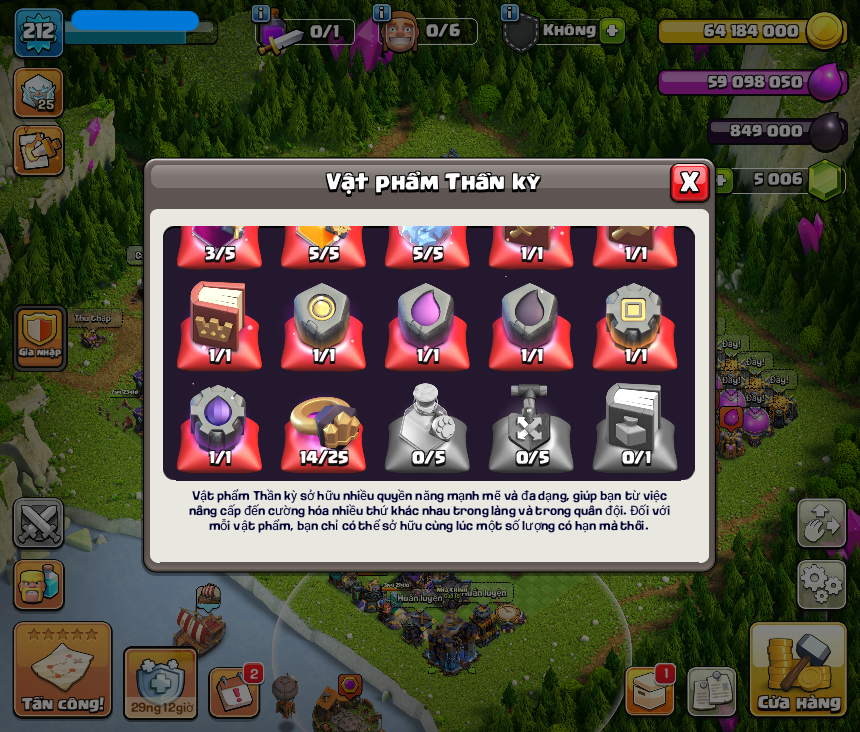This screenshot has width=860, height=732.
Task: Open the crate with red notification badge
Action: coord(649,690)
